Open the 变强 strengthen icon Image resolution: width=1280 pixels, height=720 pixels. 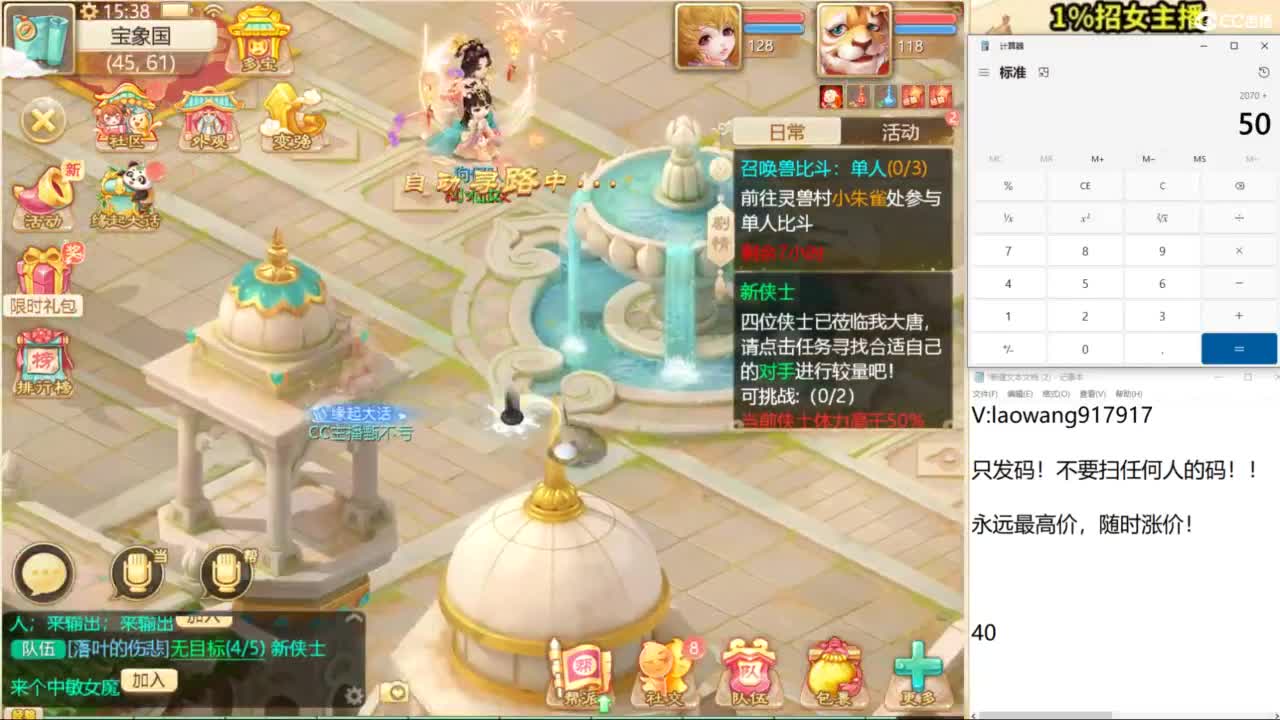point(290,118)
